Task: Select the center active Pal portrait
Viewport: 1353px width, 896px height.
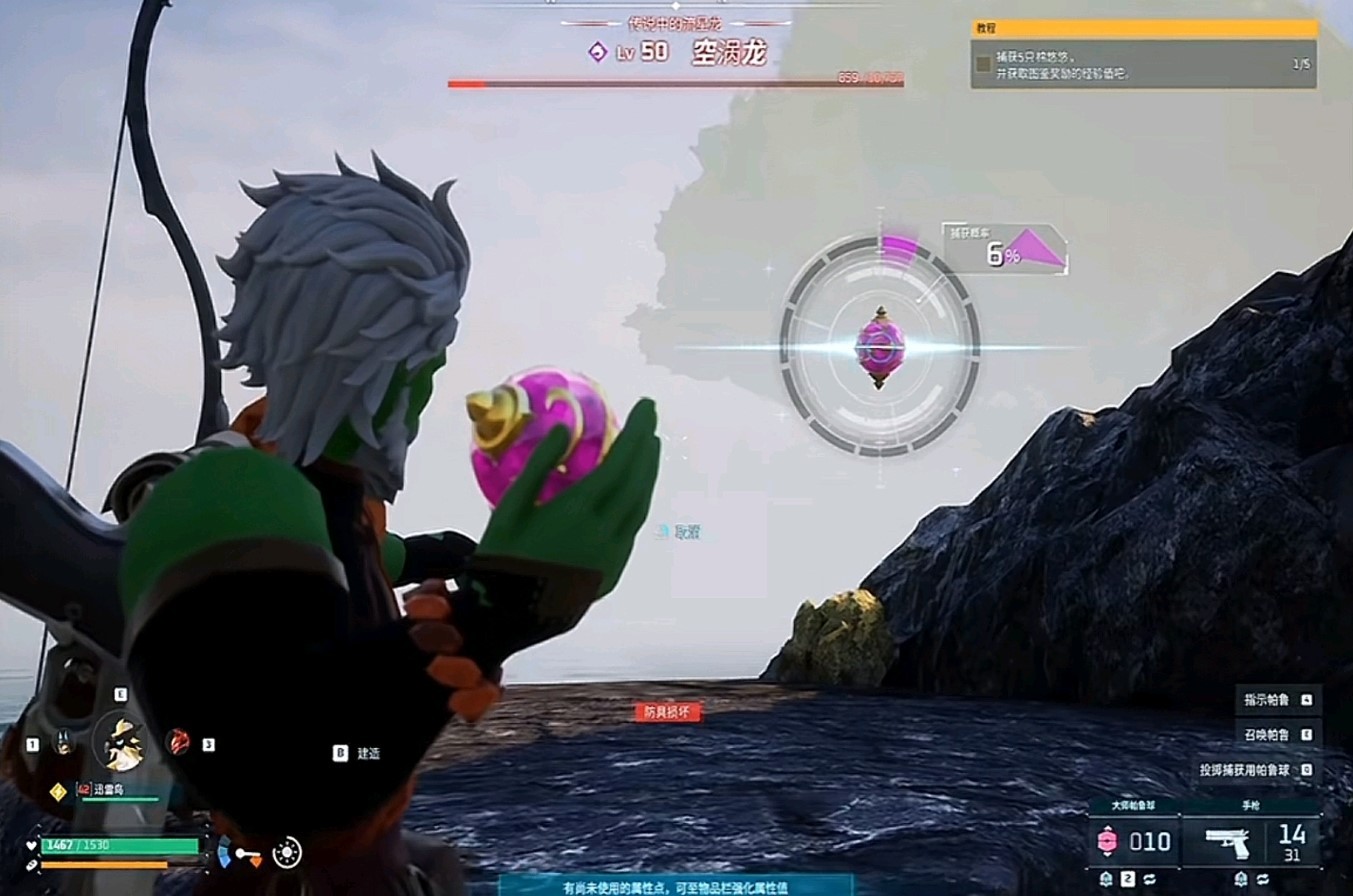Action: pyautogui.click(x=123, y=742)
